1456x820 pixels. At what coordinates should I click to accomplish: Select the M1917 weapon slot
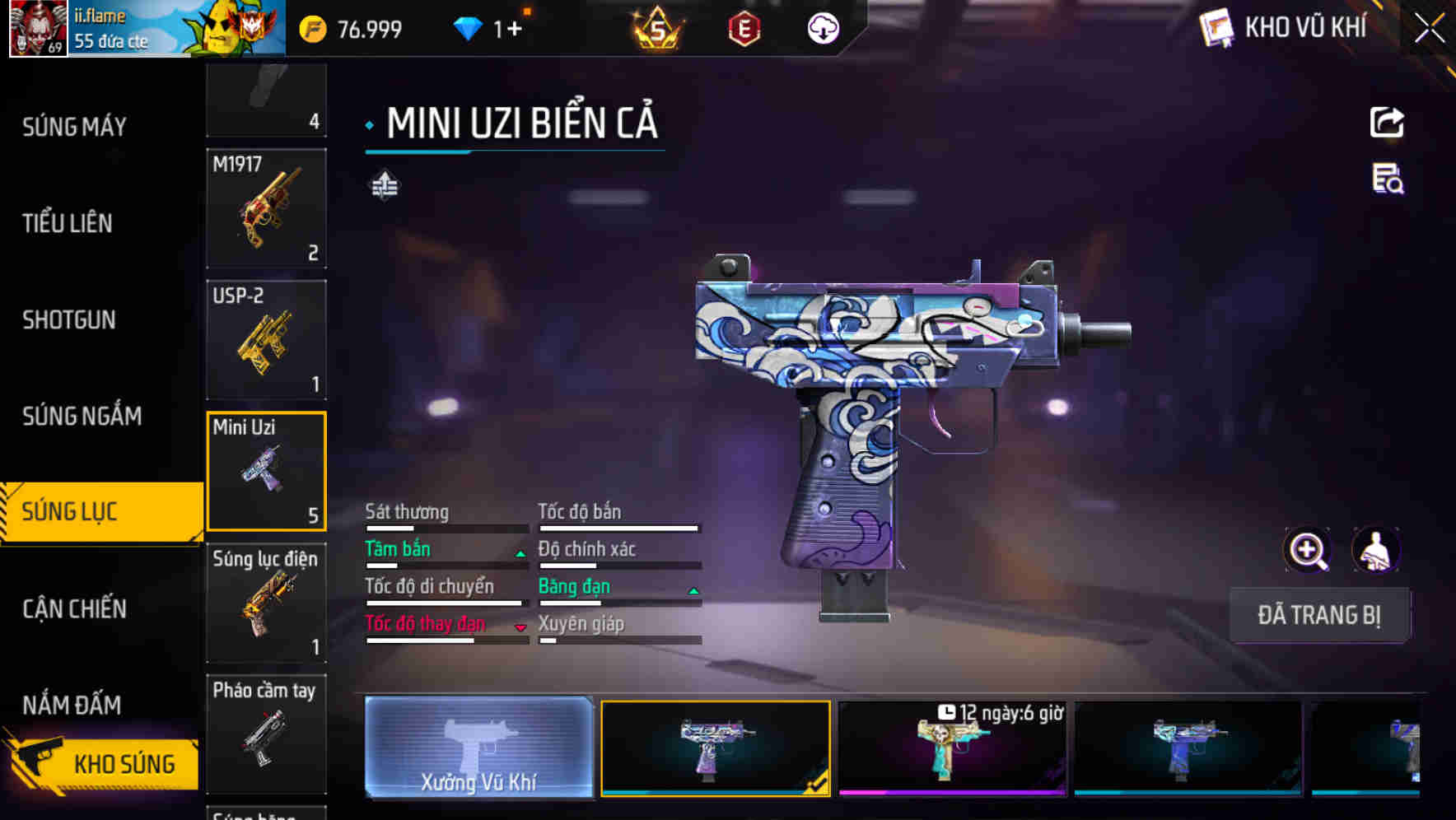266,208
